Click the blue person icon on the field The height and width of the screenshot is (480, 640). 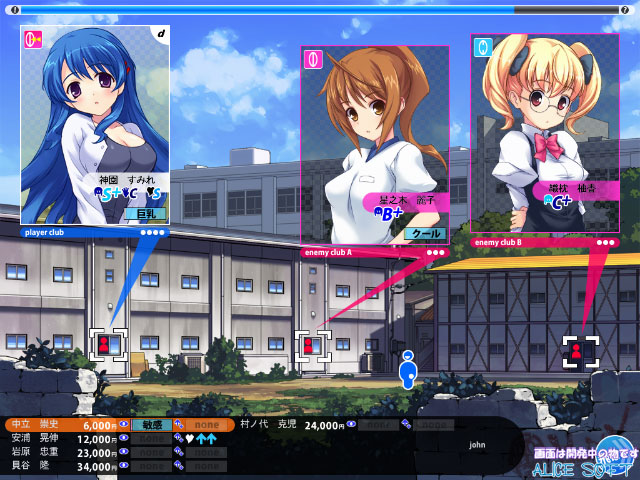tap(407, 369)
